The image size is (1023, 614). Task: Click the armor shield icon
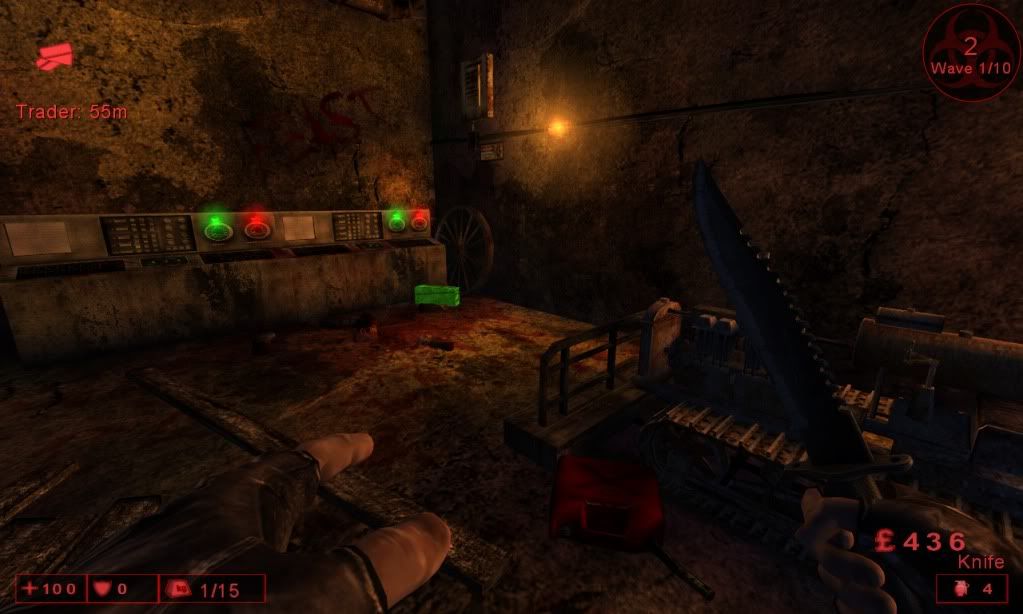(x=104, y=589)
